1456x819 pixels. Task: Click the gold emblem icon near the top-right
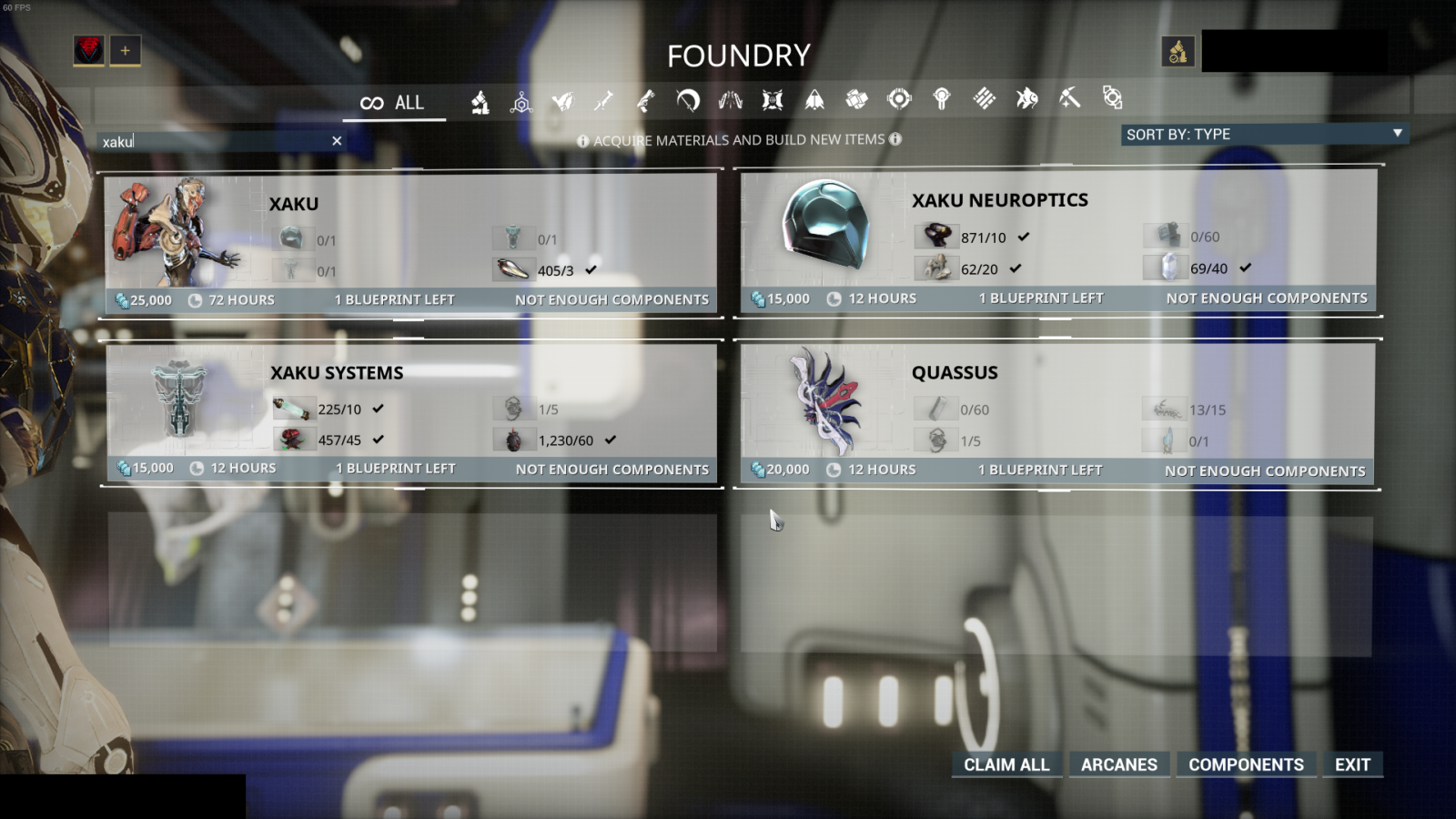tap(1178, 51)
